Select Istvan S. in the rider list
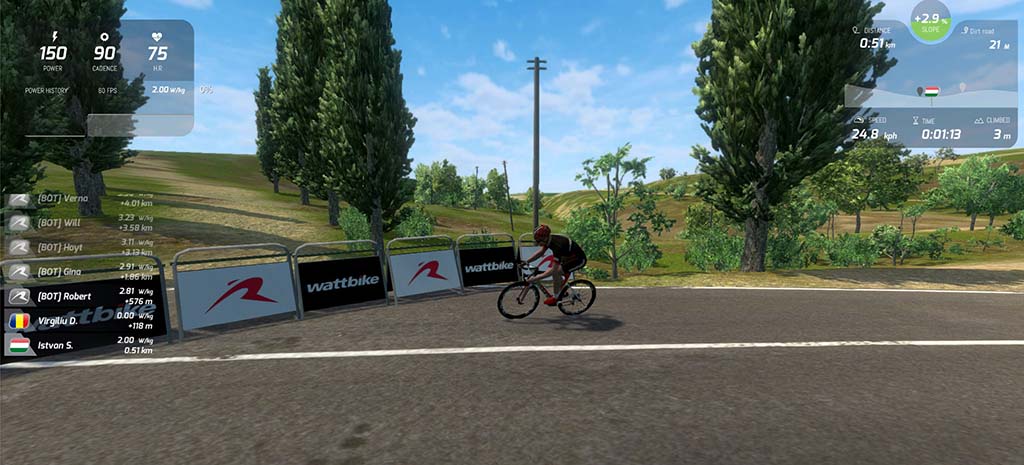This screenshot has height=465, width=1024. 82,345
